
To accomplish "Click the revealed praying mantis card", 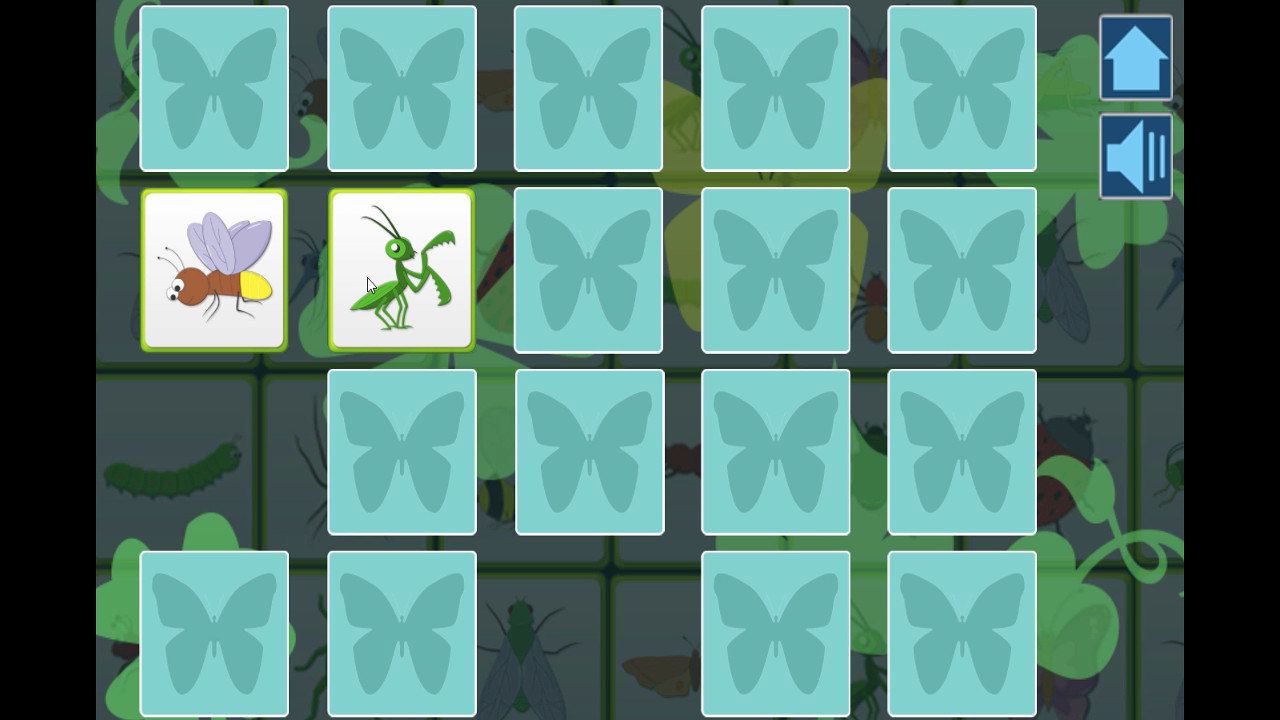I will pos(401,270).
